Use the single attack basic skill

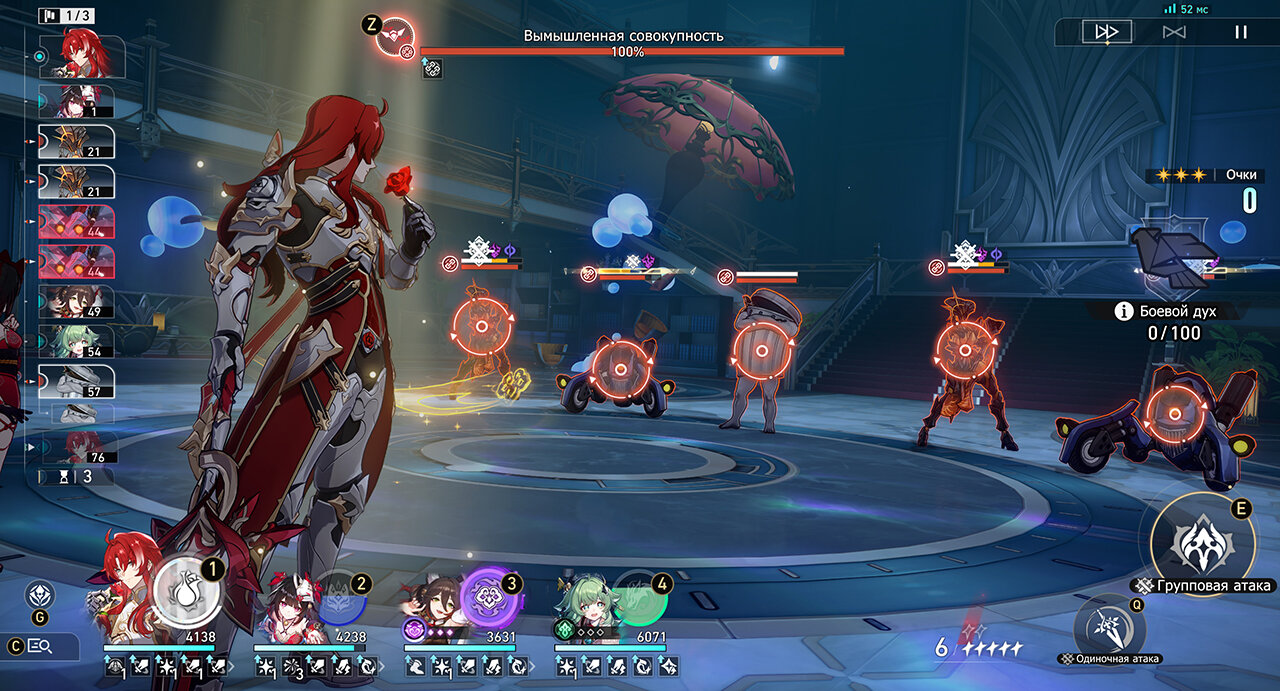[1109, 627]
